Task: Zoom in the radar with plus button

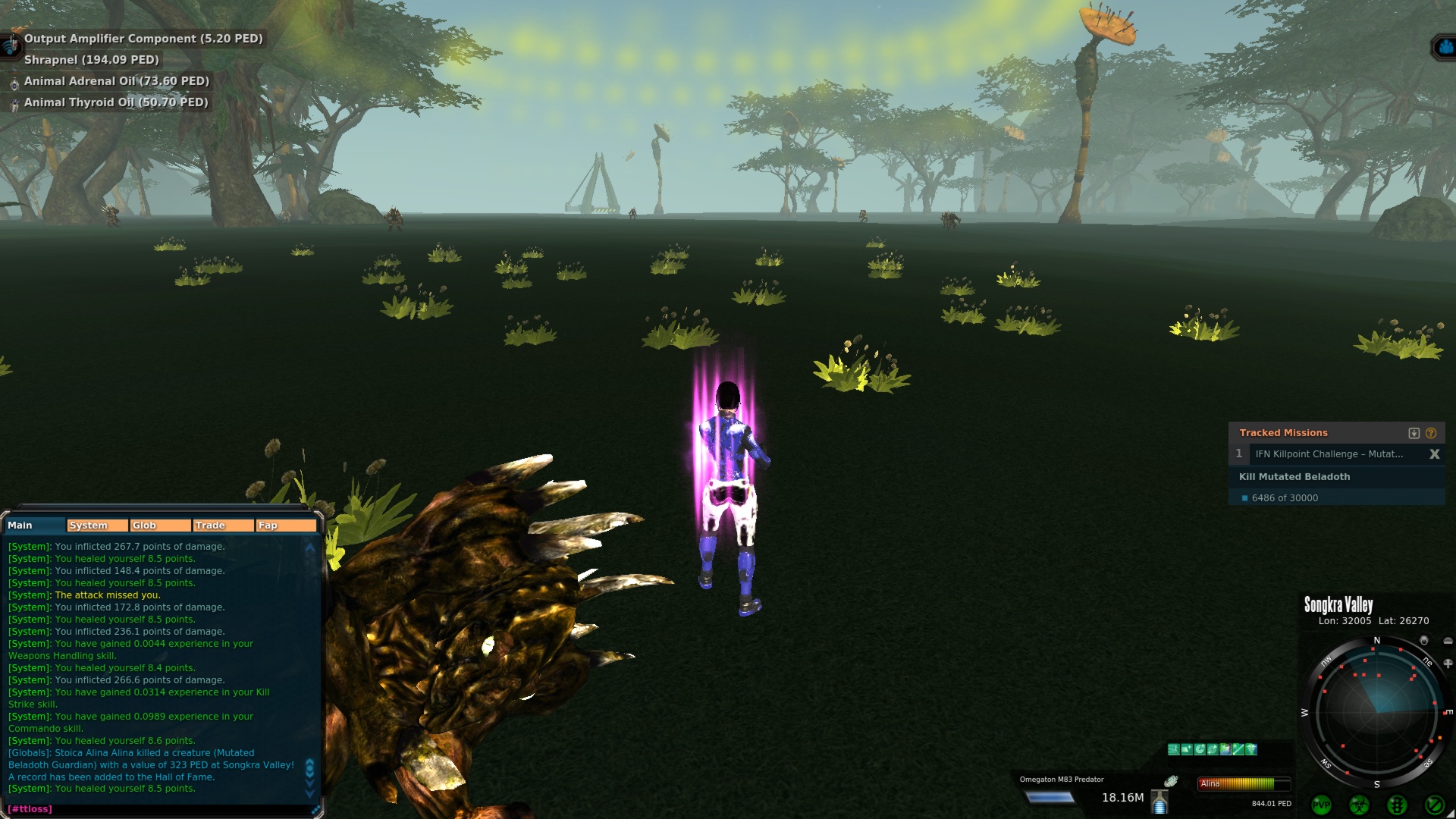Action: click(1448, 664)
